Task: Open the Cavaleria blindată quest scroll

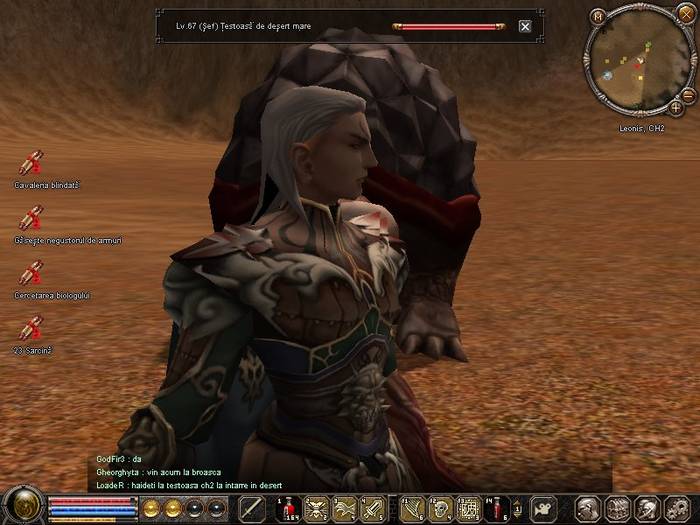Action: pyautogui.click(x=31, y=163)
